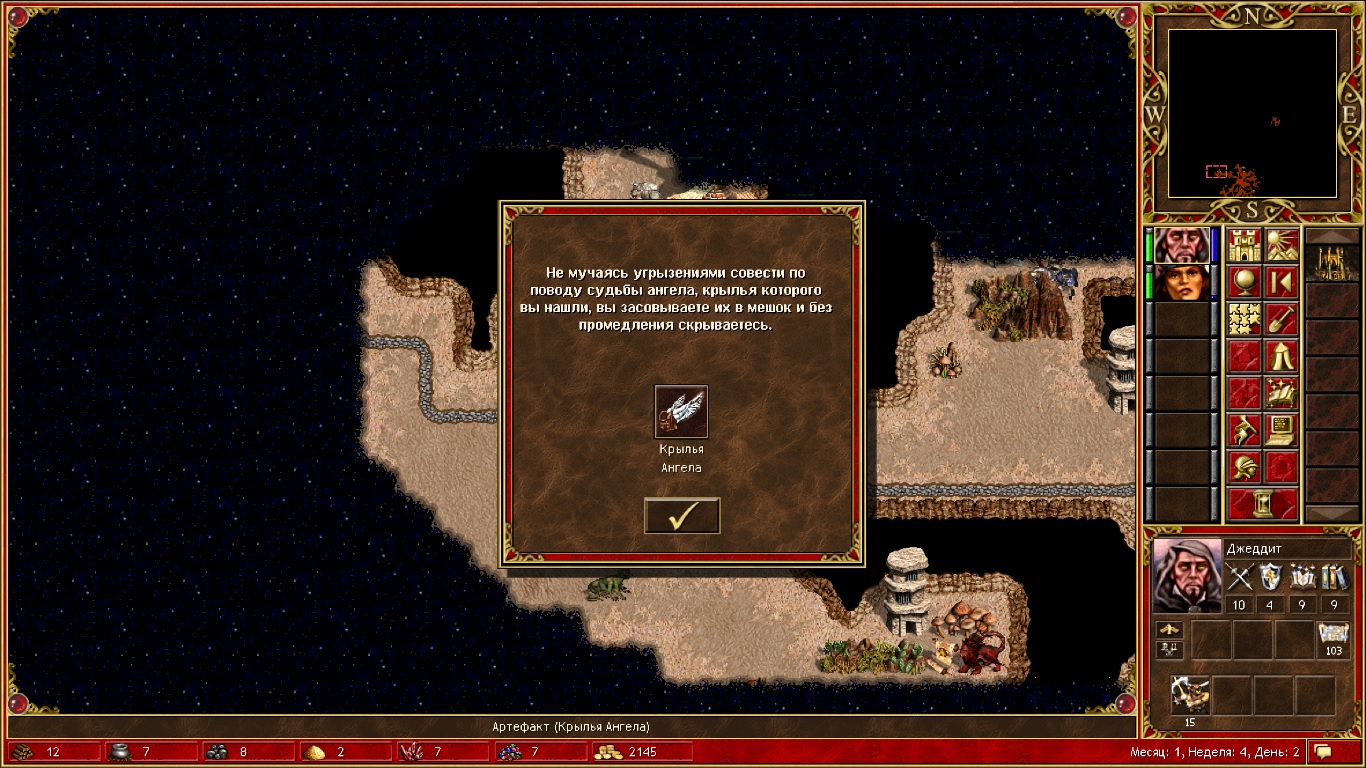Confirm the Angel Wings dialog with checkmark
The height and width of the screenshot is (768, 1366).
tap(682, 516)
